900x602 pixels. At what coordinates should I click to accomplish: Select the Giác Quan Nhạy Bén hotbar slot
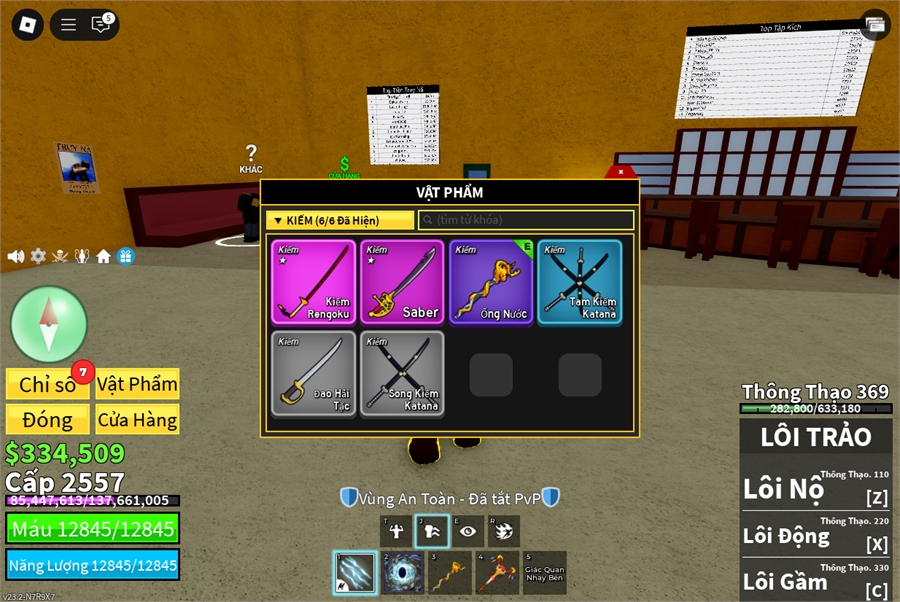tap(544, 573)
